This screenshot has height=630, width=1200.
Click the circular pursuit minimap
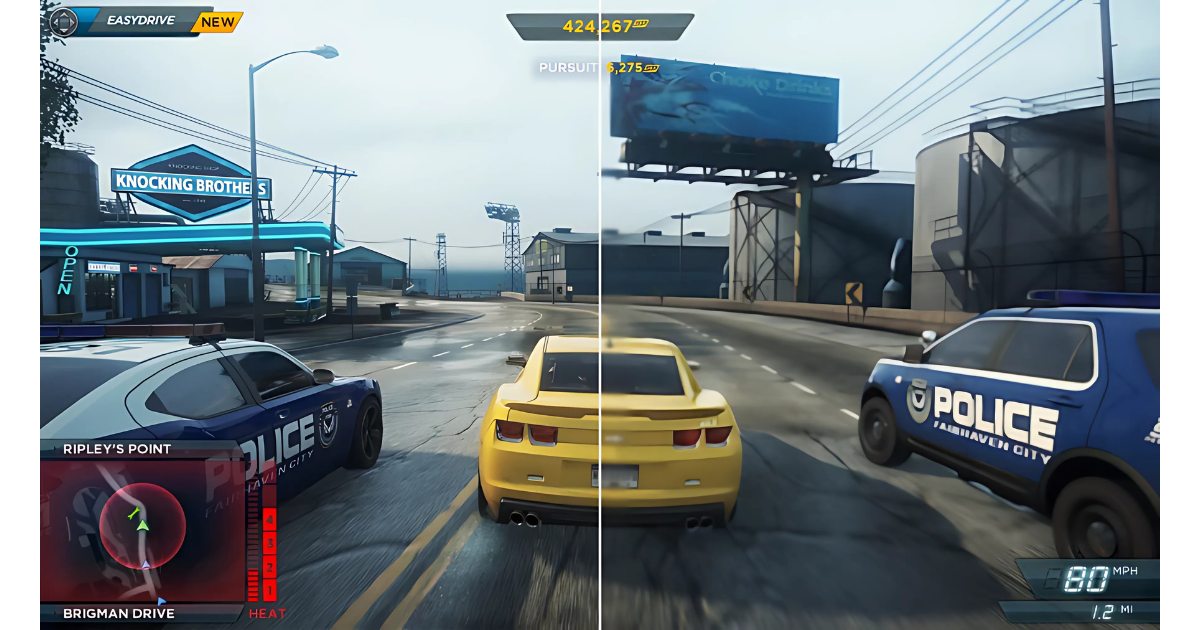tap(143, 526)
